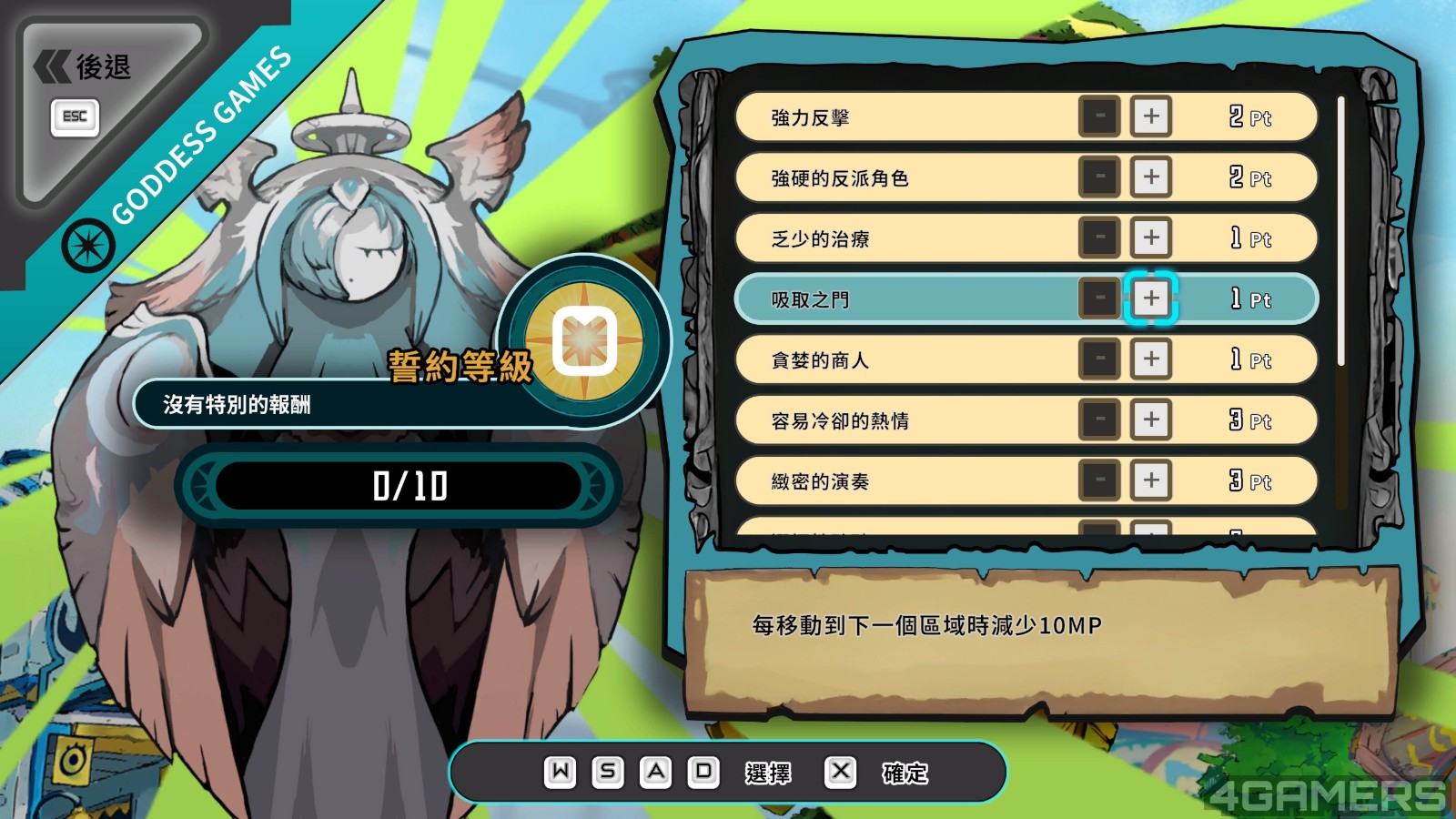Select the 貪婪的商人 list row
The width and height of the screenshot is (1456, 819).
(910, 360)
